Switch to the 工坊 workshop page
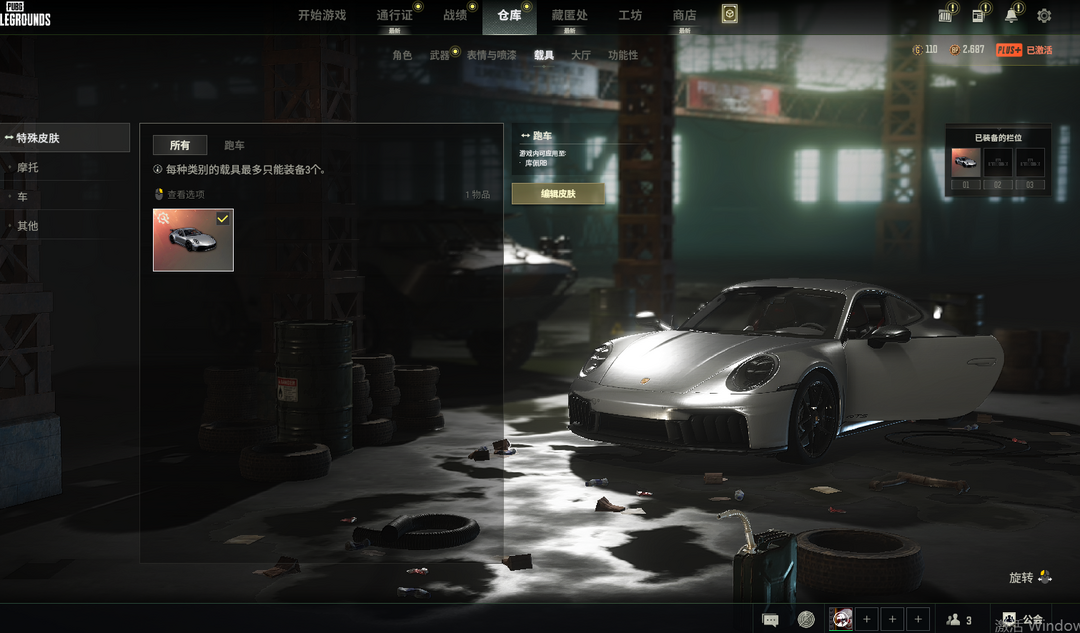This screenshot has height=633, width=1080. pos(630,15)
